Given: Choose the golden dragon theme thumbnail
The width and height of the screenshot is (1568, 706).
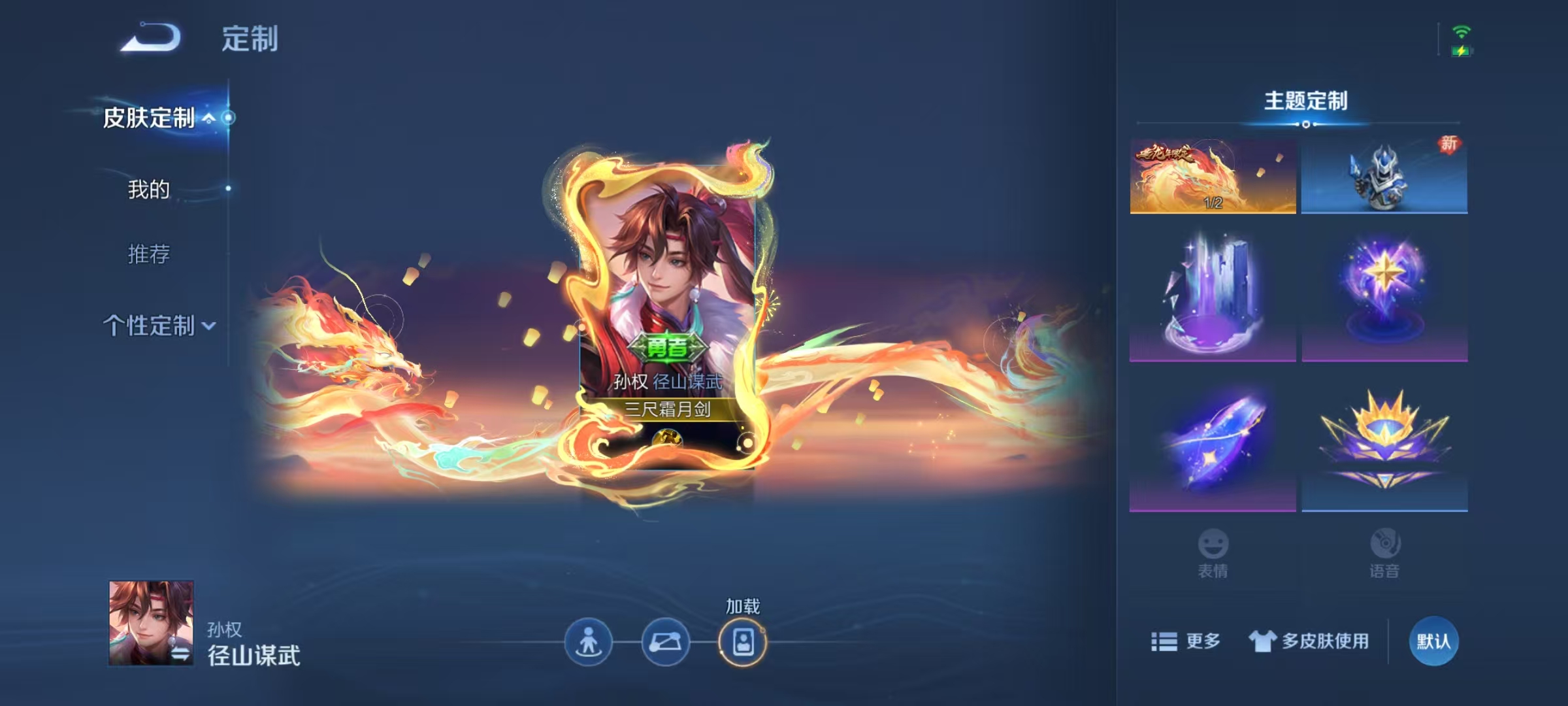Looking at the screenshot, I should 1213,176.
